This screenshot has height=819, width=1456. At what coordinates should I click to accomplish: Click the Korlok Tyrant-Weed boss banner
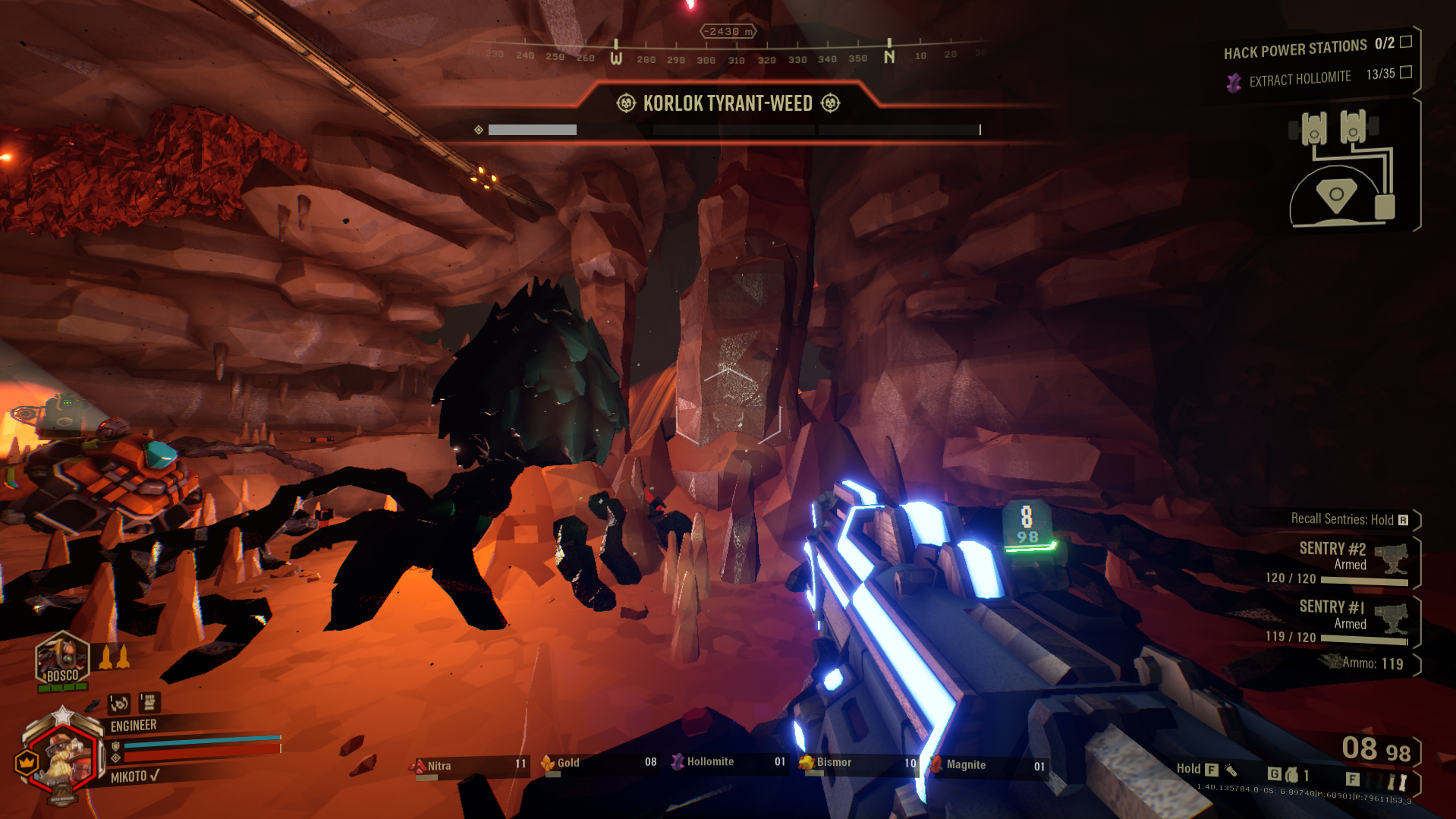[728, 103]
